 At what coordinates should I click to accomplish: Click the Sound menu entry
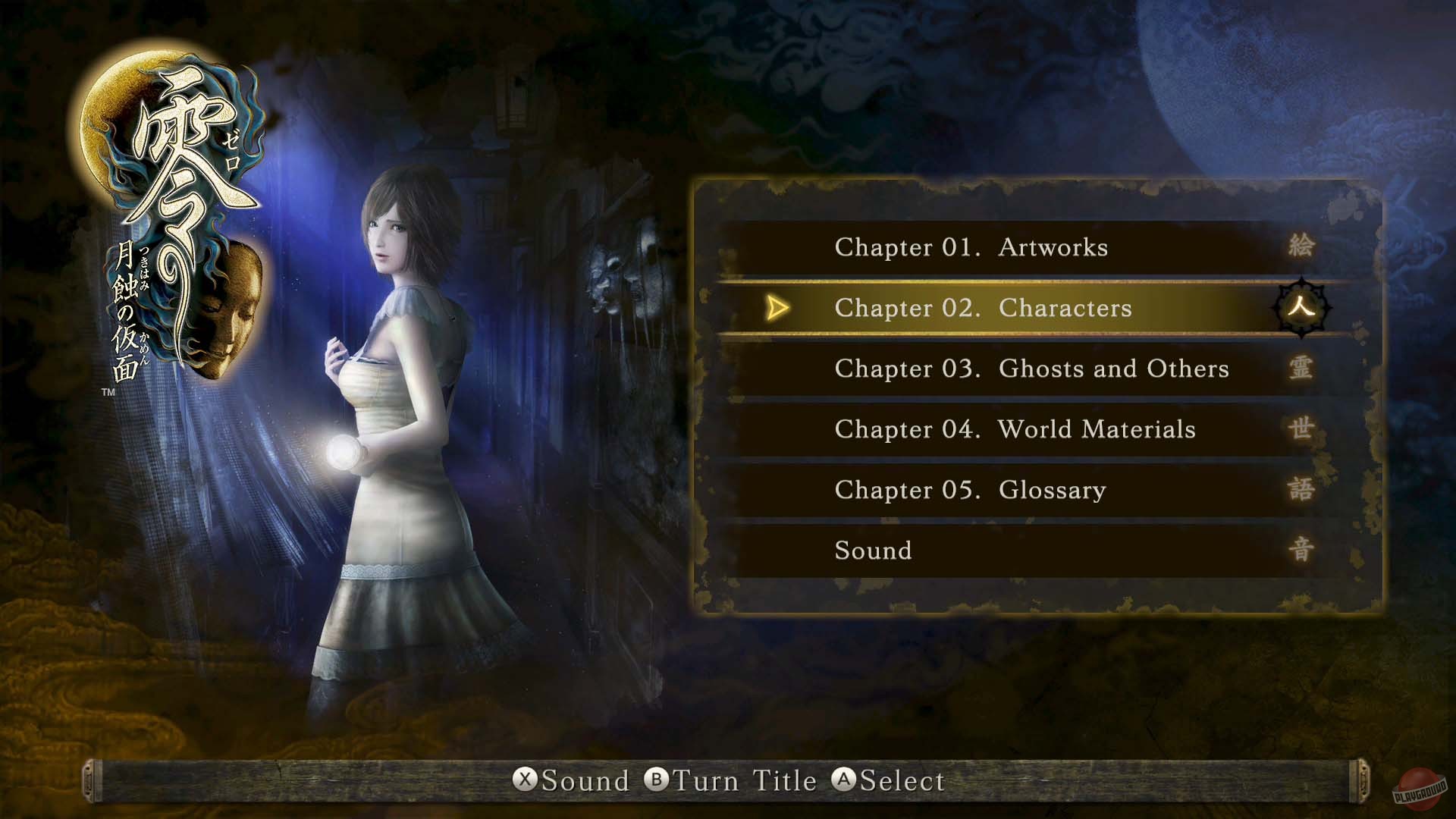(x=872, y=551)
